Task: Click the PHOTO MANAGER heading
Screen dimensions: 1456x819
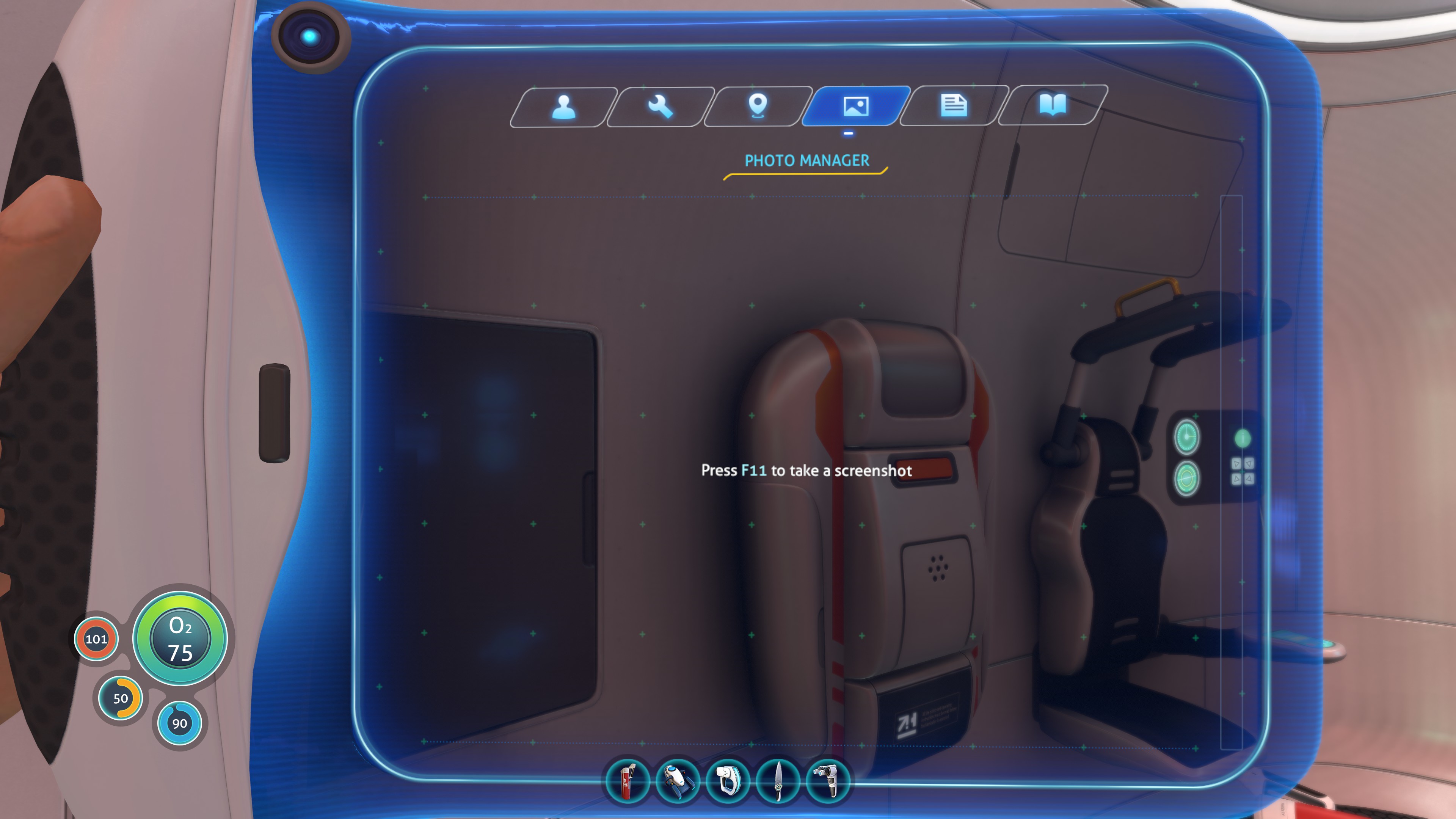Action: point(806,160)
